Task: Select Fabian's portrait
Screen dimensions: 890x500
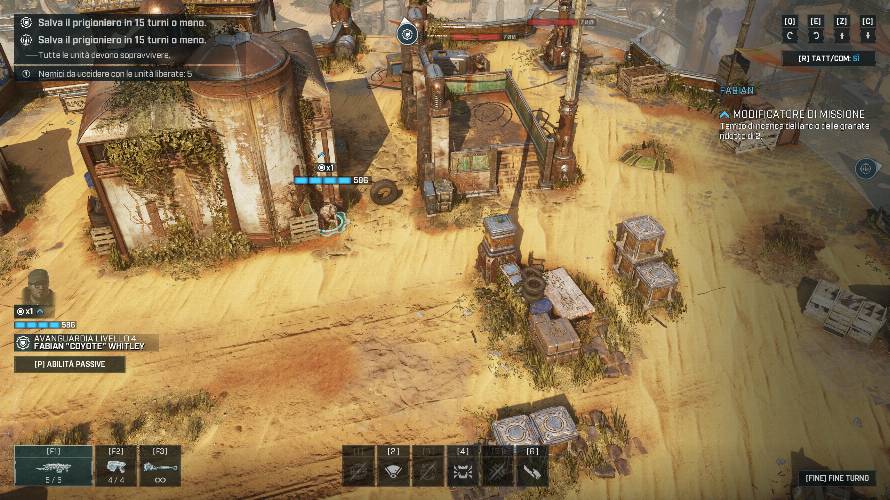Action: [40, 288]
